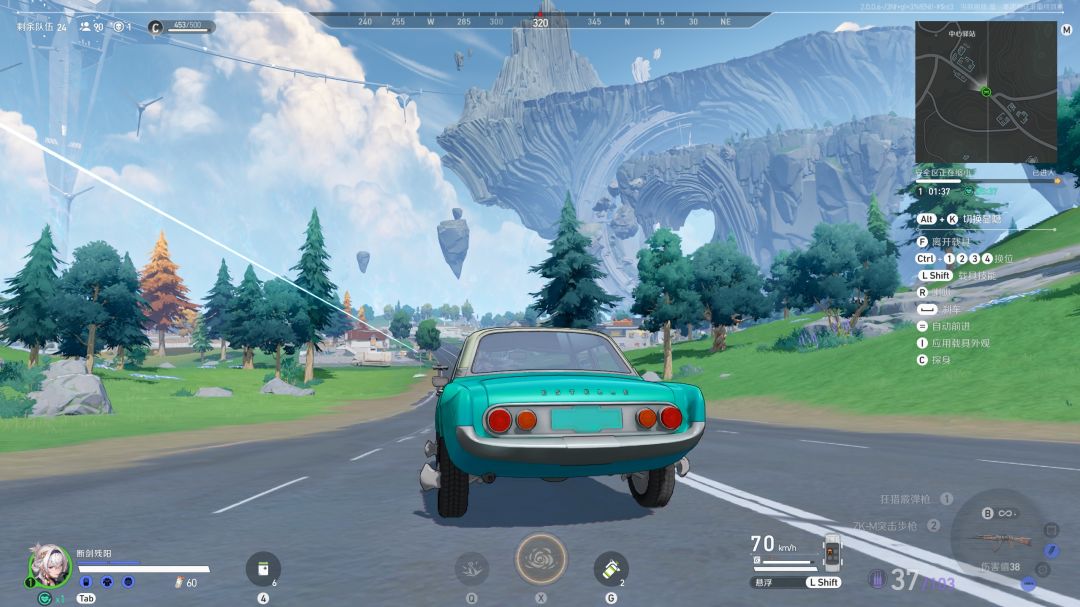Click the compass heading bar
The image size is (1080, 607).
coord(540,20)
